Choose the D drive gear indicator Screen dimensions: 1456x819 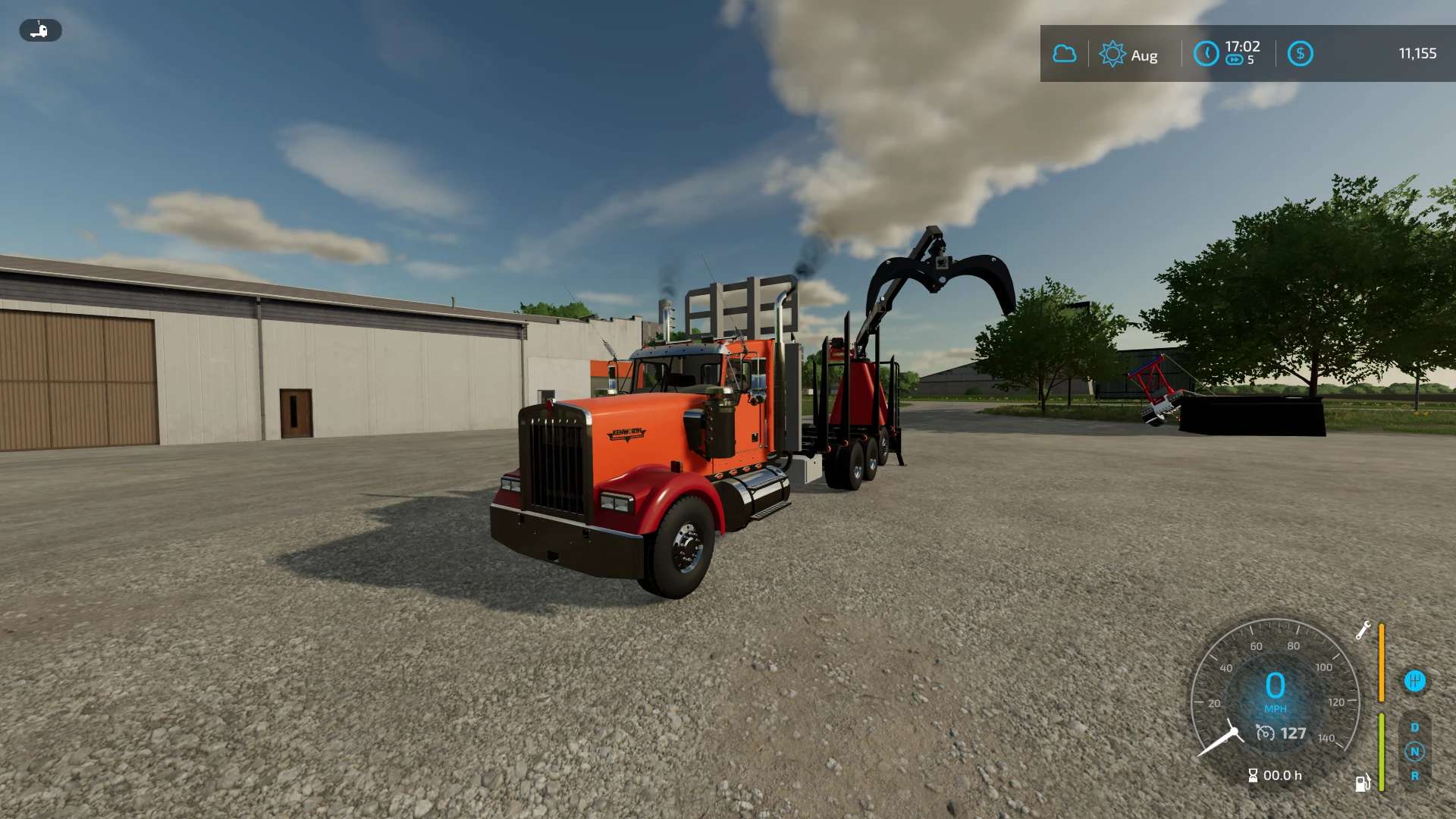[1414, 727]
